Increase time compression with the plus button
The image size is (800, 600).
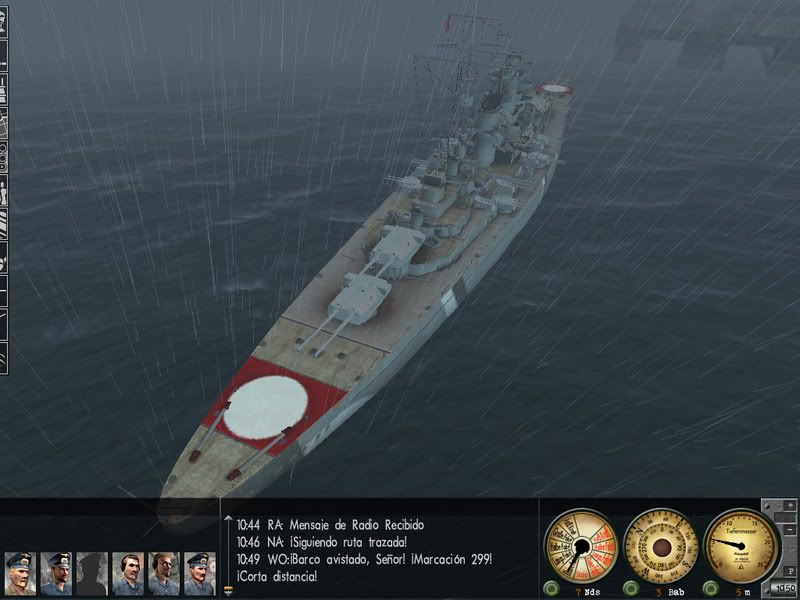(x=790, y=506)
